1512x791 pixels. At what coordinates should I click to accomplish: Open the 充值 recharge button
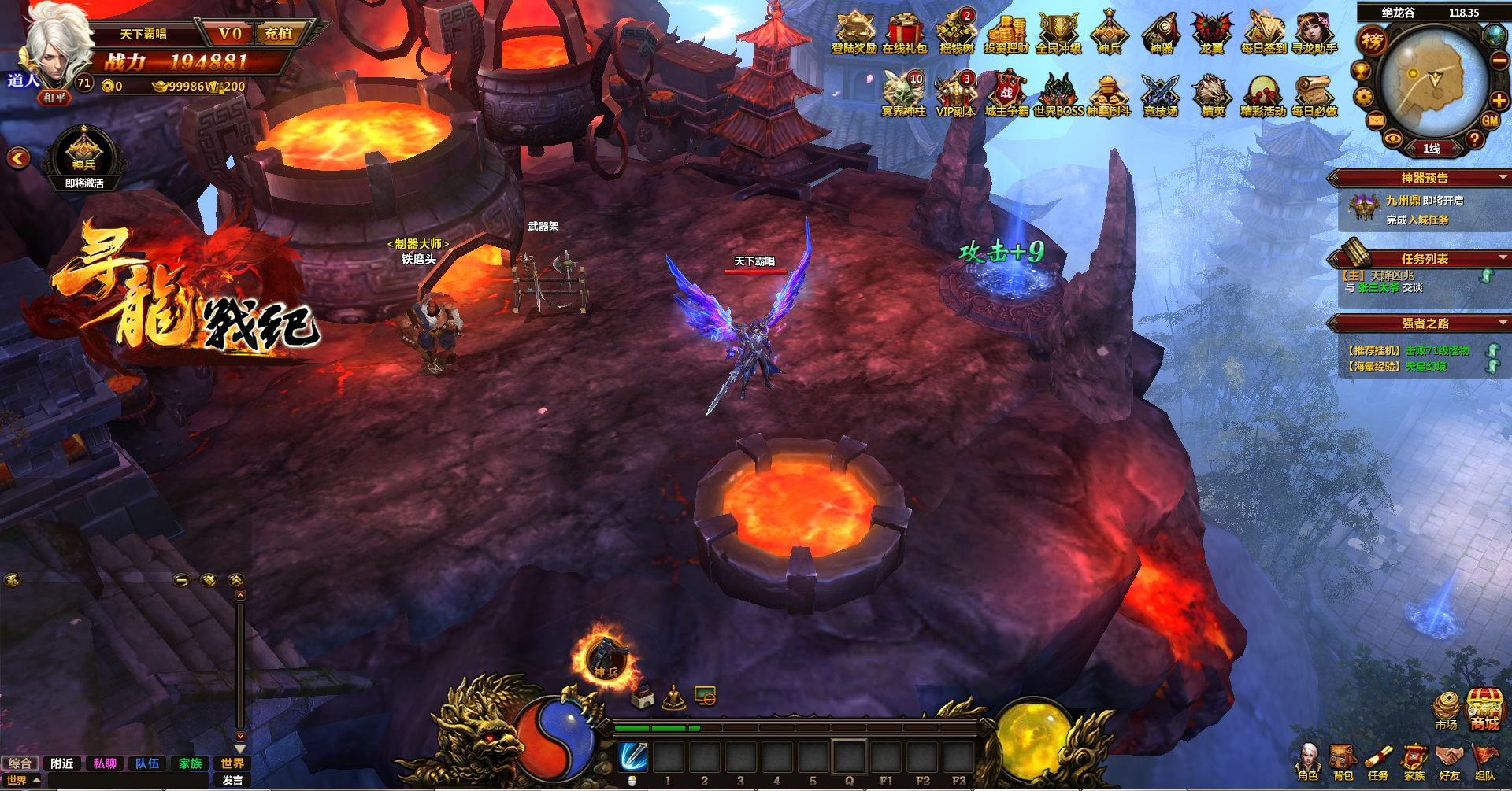[279, 34]
